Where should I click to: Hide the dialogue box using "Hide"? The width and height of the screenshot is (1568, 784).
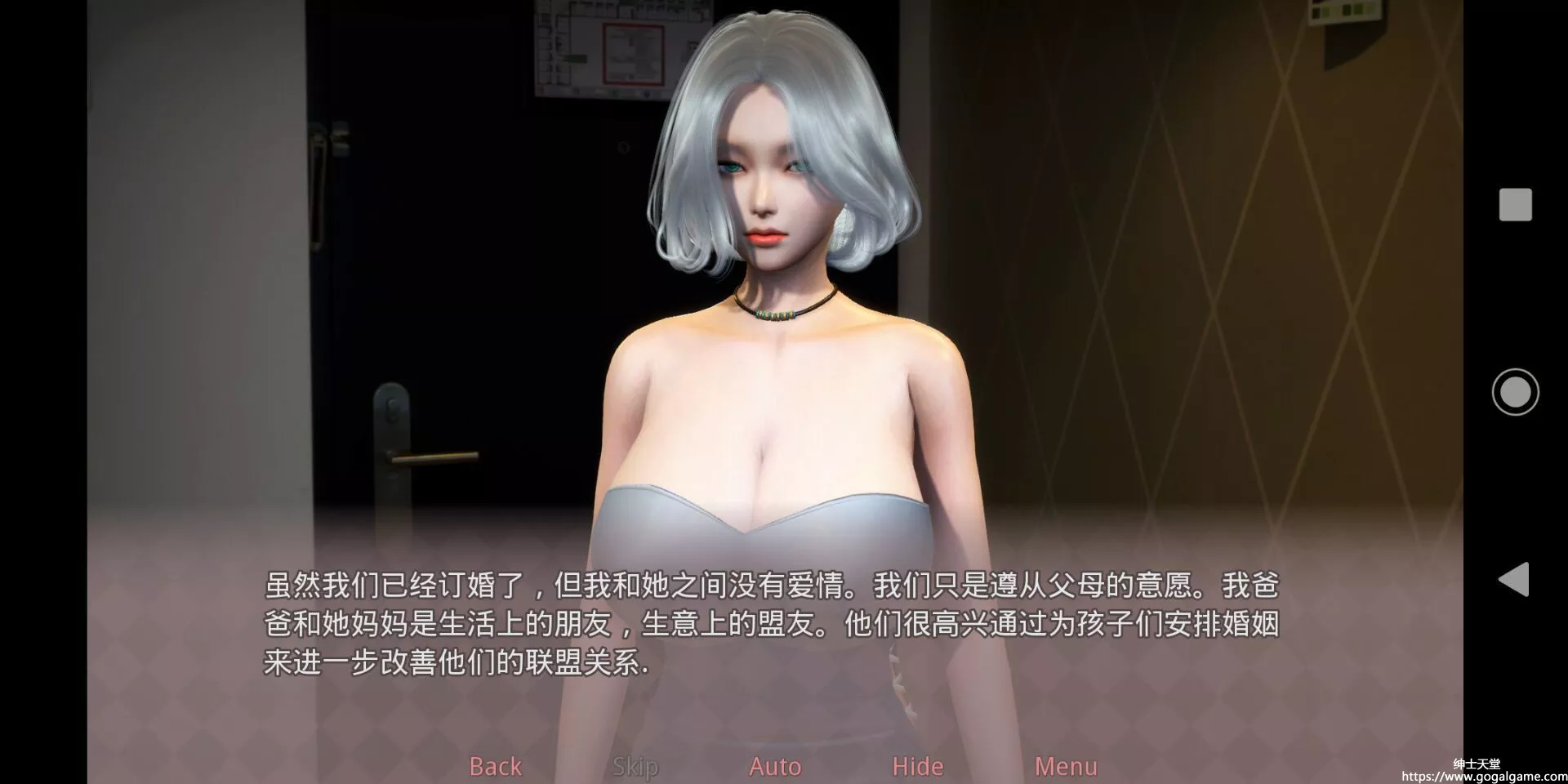916,766
